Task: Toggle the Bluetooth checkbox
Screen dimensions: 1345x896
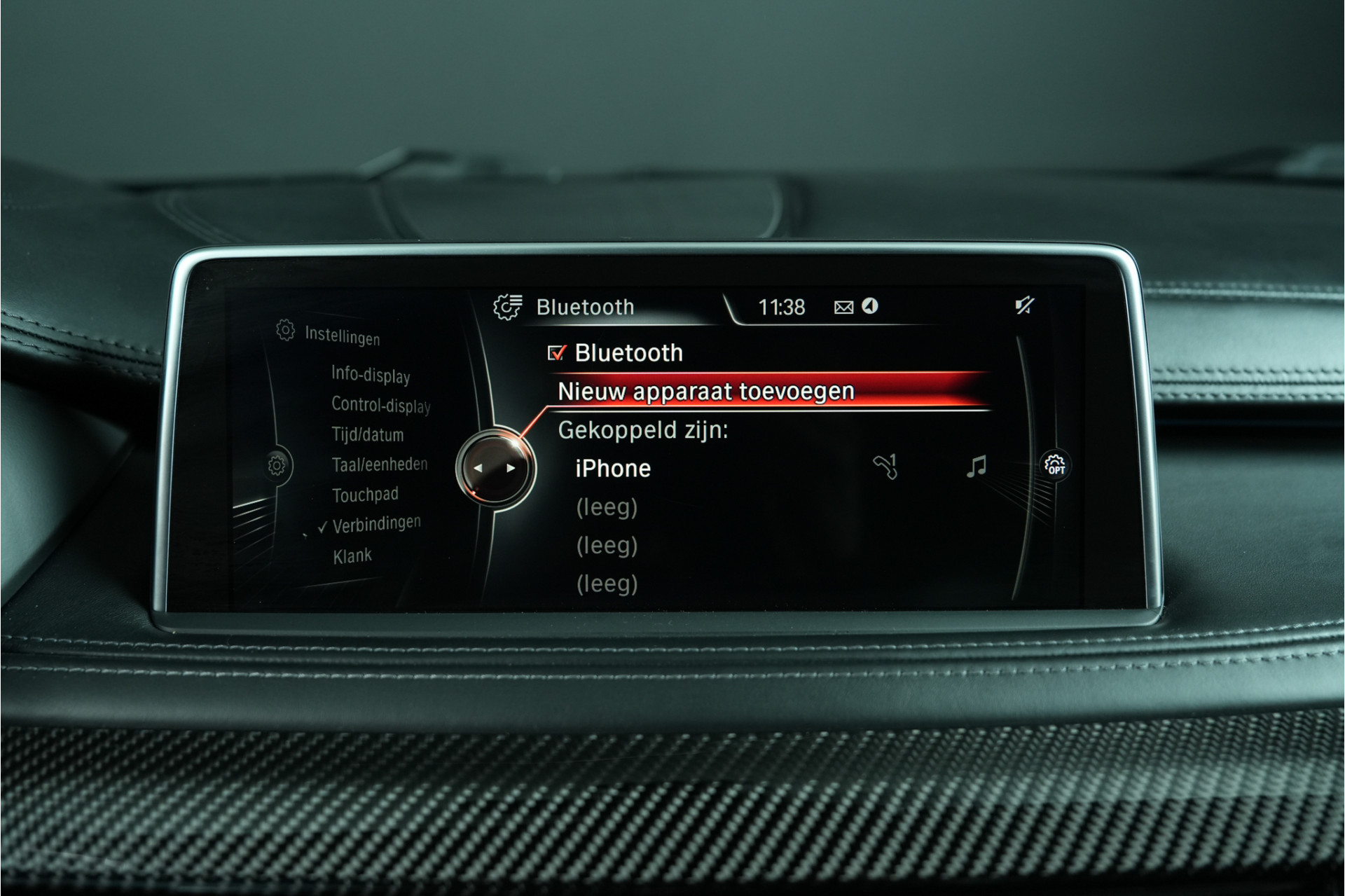Action: point(557,353)
